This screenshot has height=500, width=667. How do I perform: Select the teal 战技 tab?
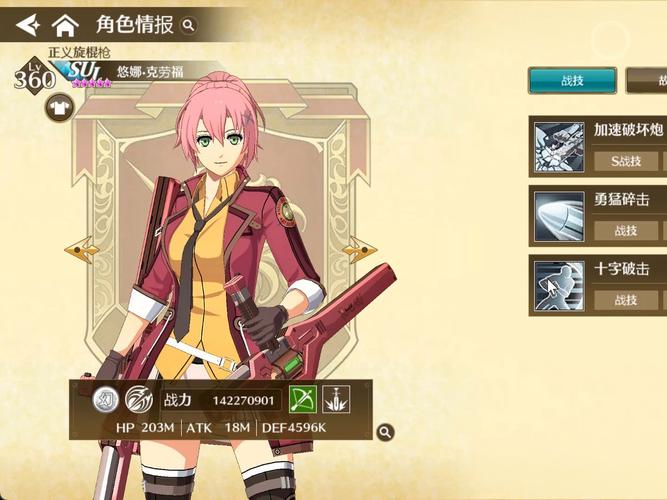click(x=572, y=81)
